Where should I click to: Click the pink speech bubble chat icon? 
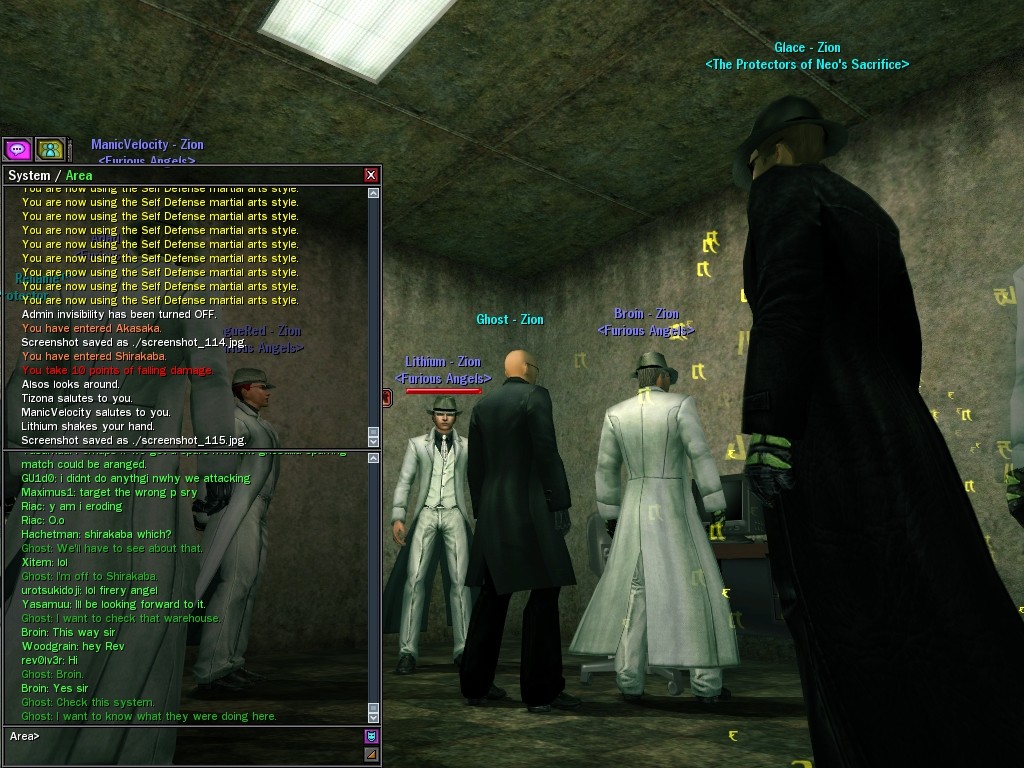click(17, 149)
